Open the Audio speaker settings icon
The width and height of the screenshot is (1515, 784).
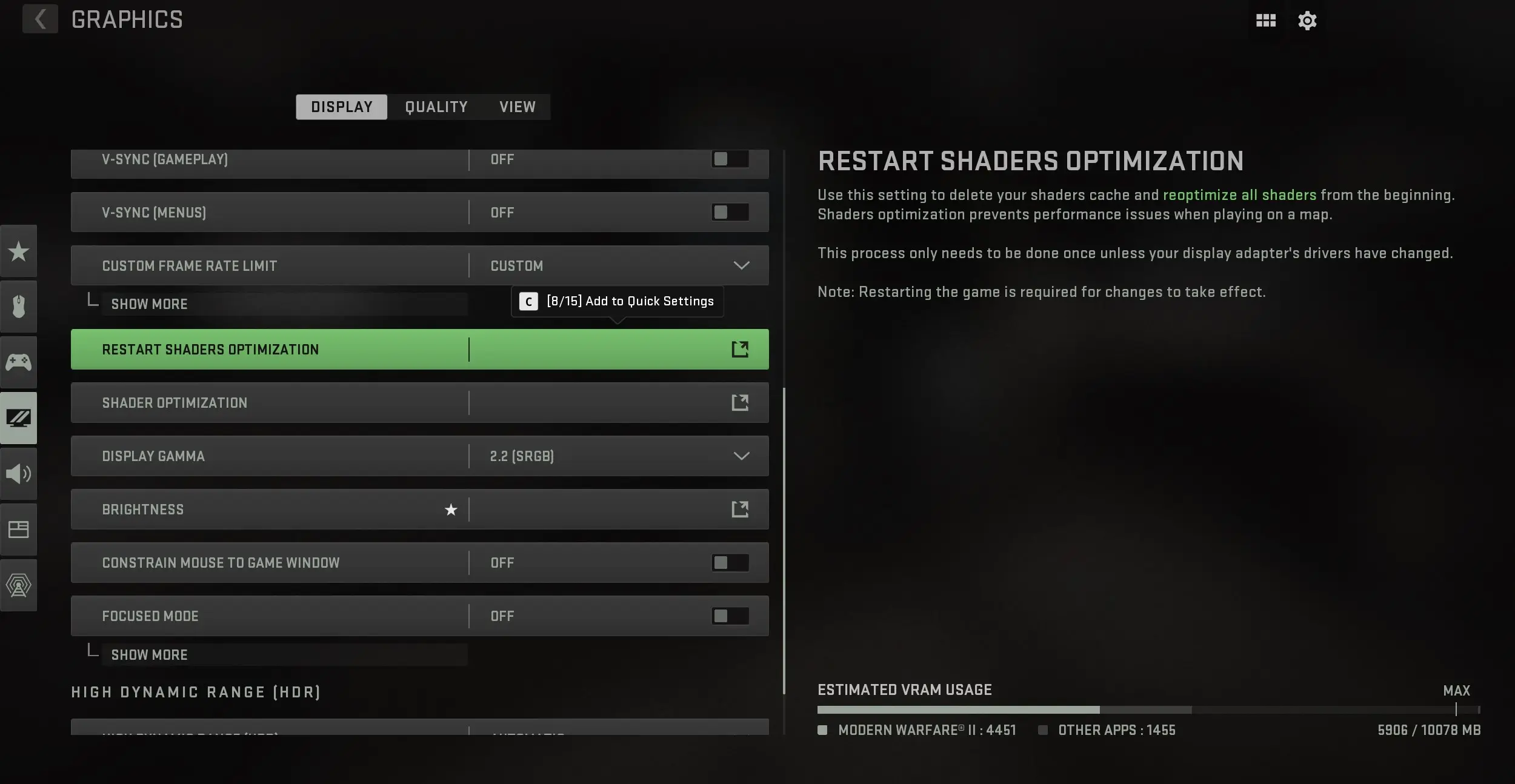pos(19,473)
